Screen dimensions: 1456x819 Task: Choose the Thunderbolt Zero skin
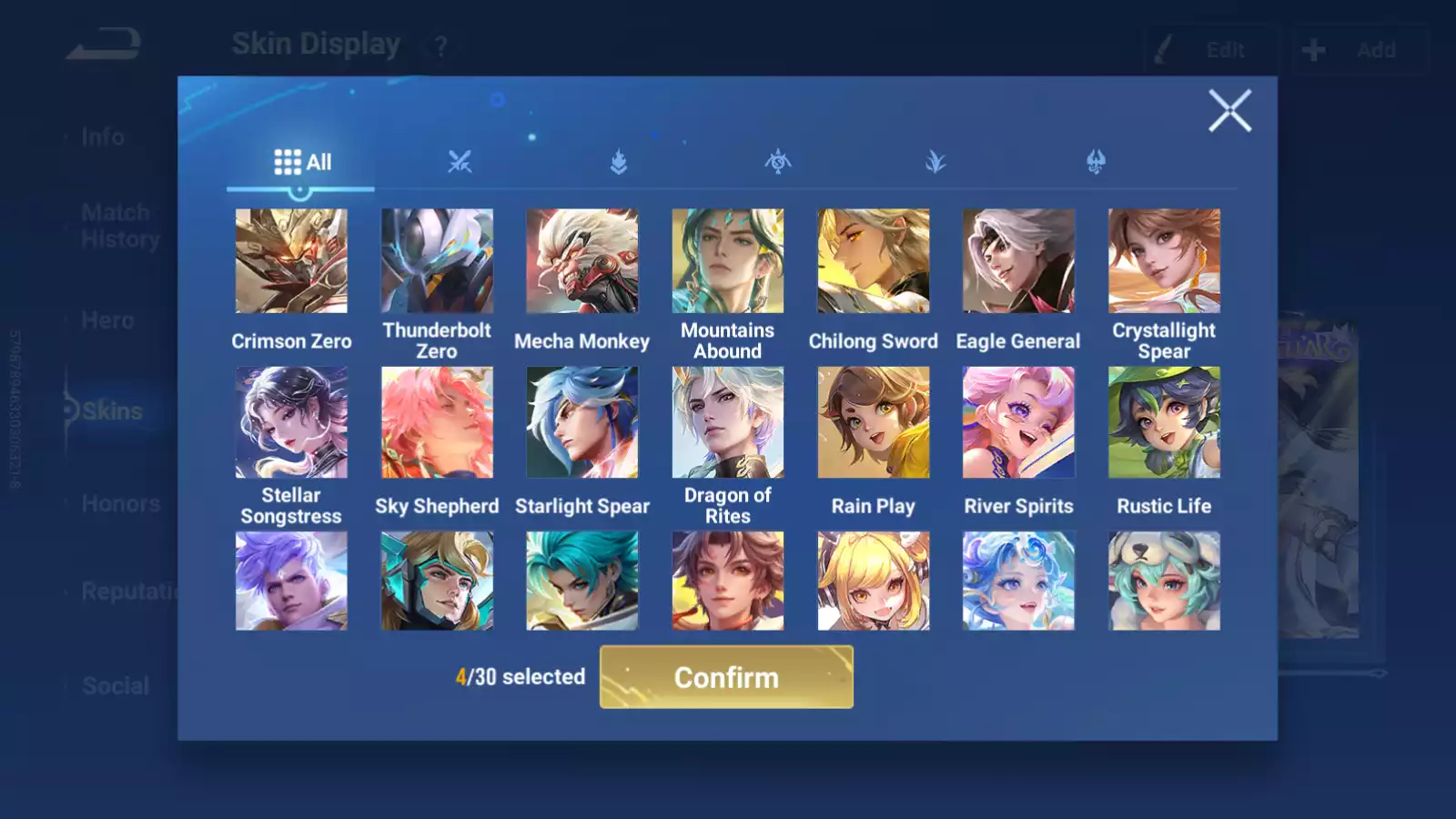pyautogui.click(x=437, y=261)
